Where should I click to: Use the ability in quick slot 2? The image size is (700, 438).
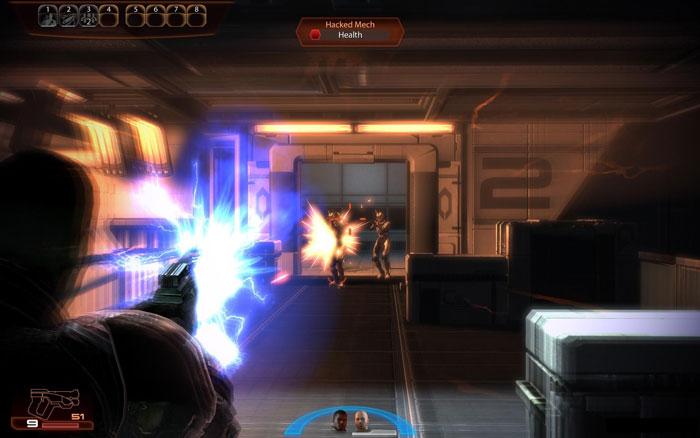[67, 16]
